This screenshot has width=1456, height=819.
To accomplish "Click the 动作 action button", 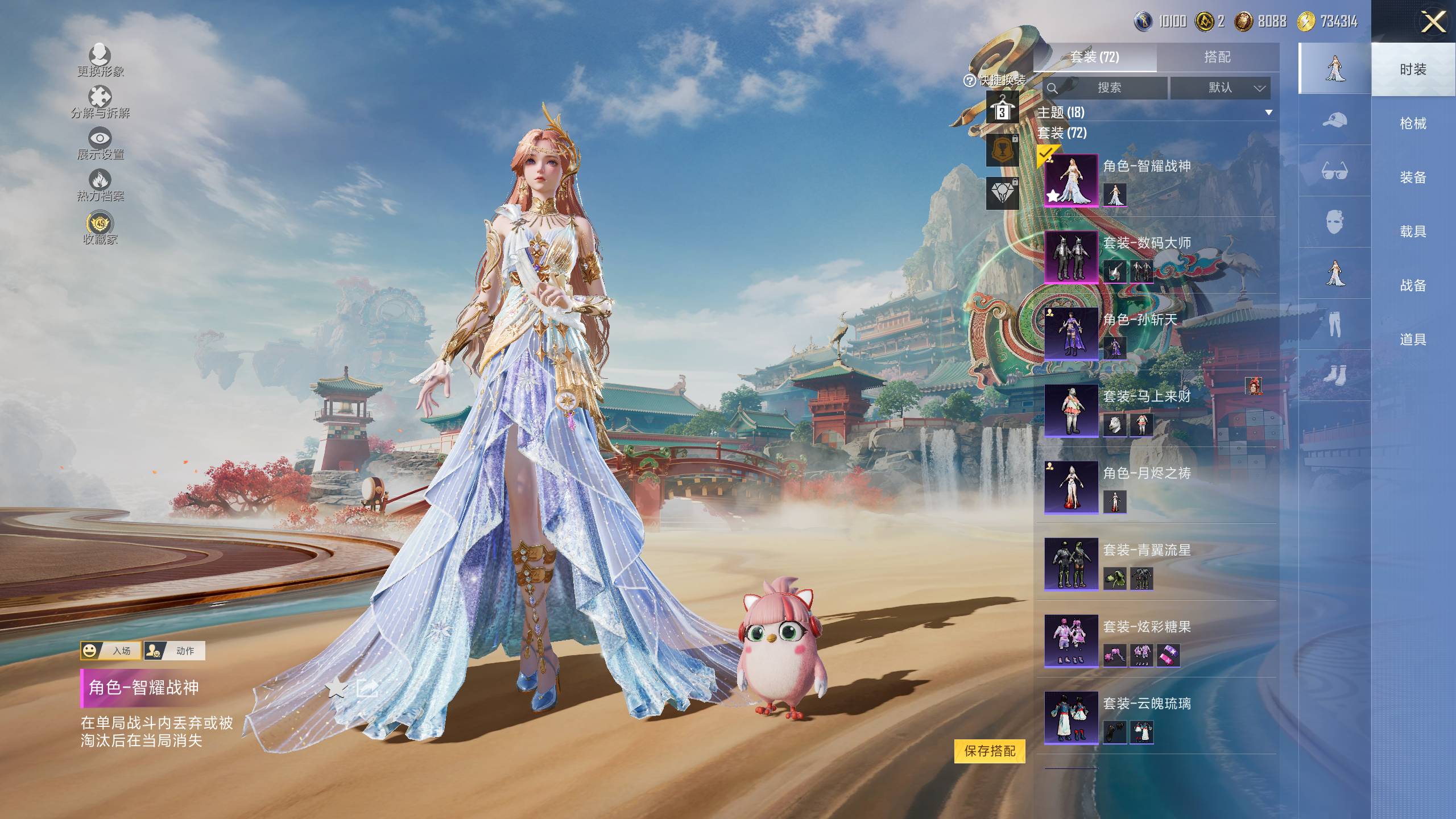I will pos(175,651).
